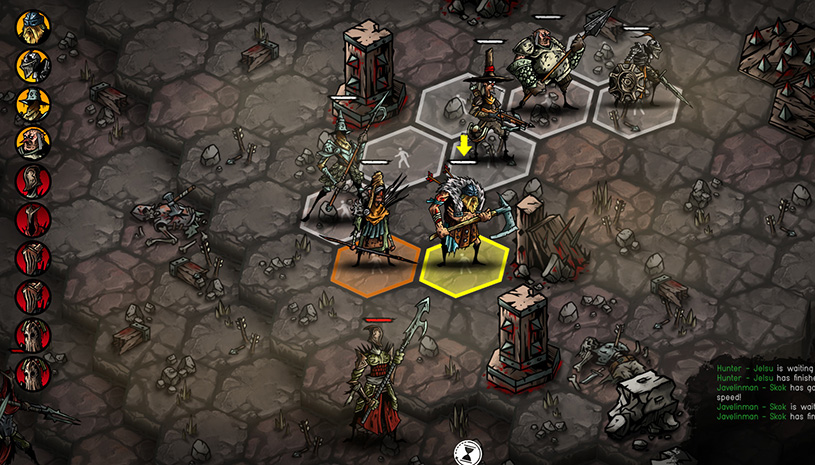Select the yellow-bearded blue-hat portrait in turn order
815x465 pixels.
pyautogui.click(x=33, y=26)
